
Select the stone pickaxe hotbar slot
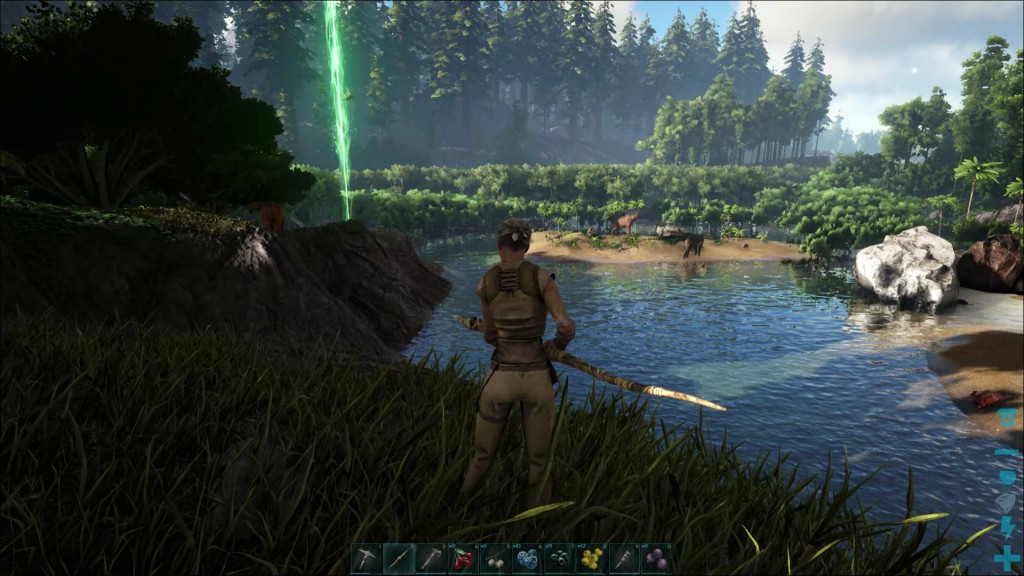[367, 559]
